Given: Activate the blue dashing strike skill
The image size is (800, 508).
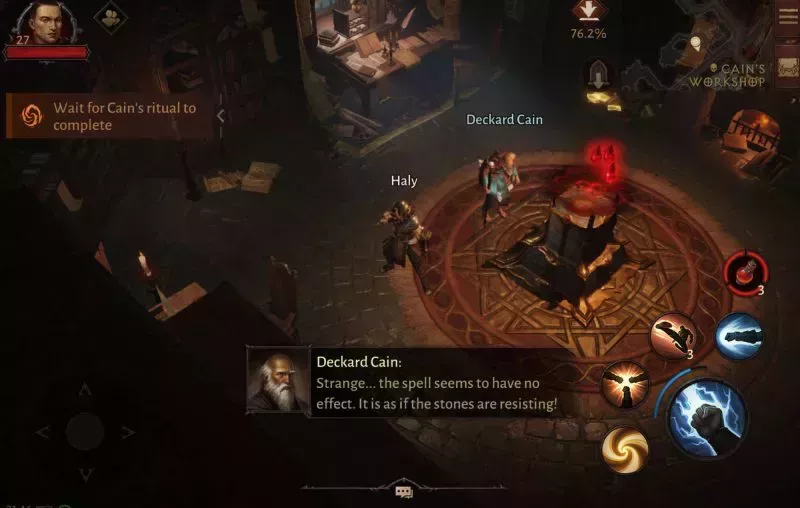Looking at the screenshot, I should (x=738, y=332).
